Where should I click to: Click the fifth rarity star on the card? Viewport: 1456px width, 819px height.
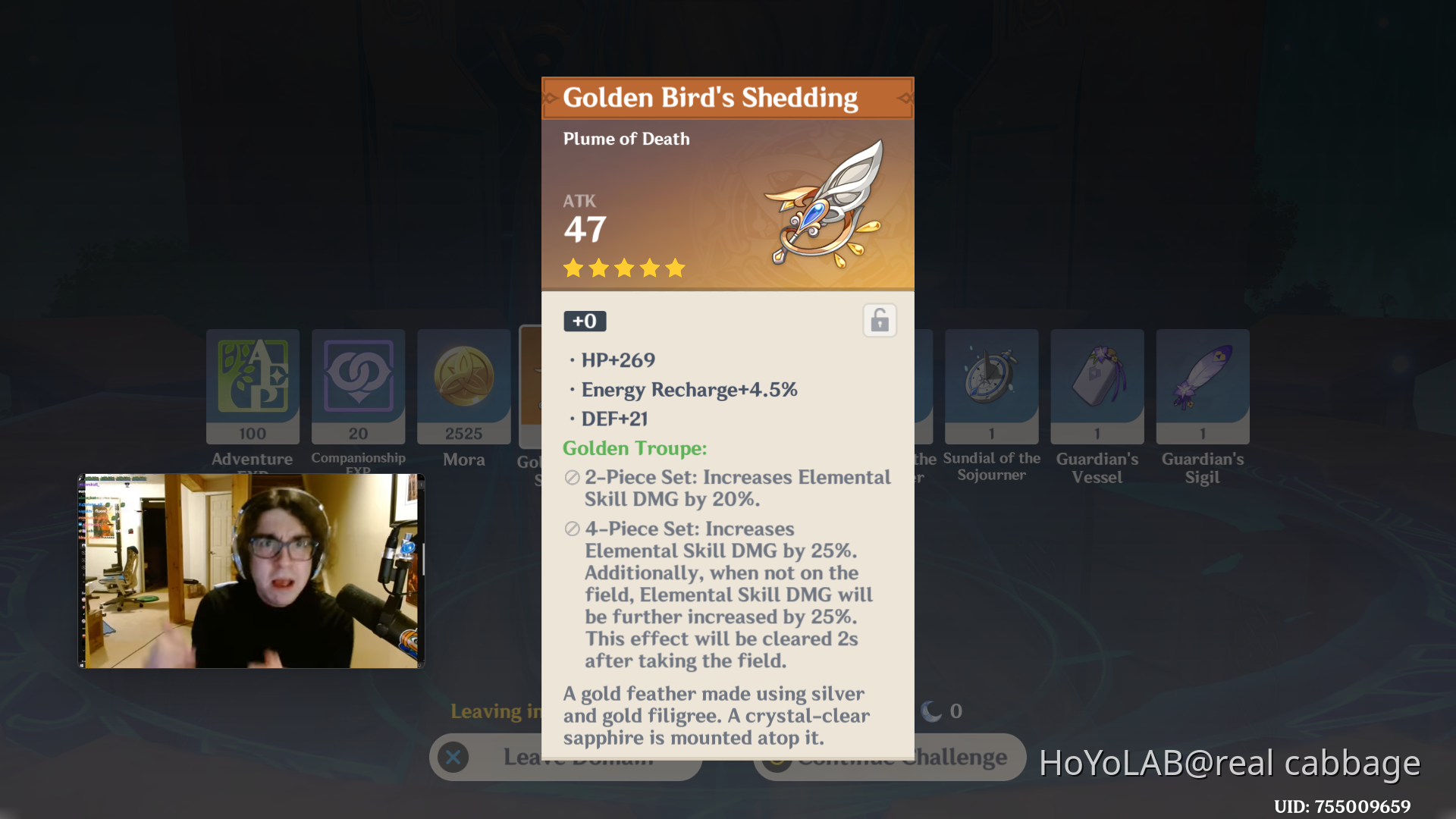(675, 267)
